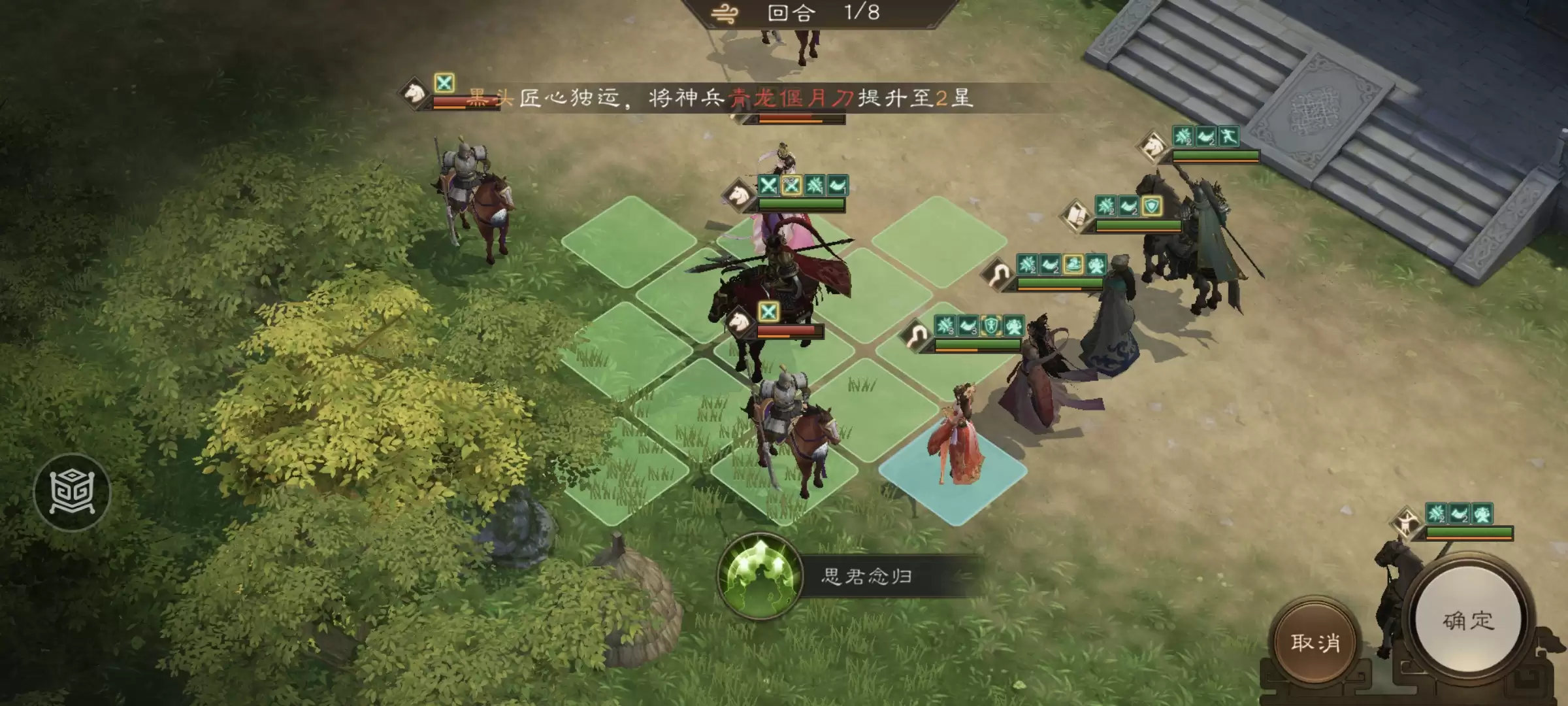Toggle the highlighted crossed-swords stance above the red-caped general
This screenshot has height=706, width=1568.
pyautogui.click(x=769, y=312)
